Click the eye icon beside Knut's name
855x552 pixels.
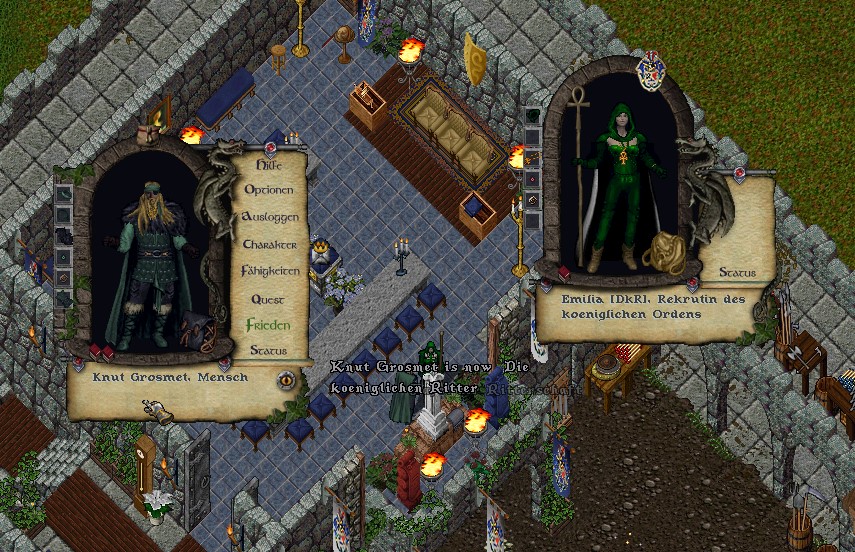click(286, 379)
